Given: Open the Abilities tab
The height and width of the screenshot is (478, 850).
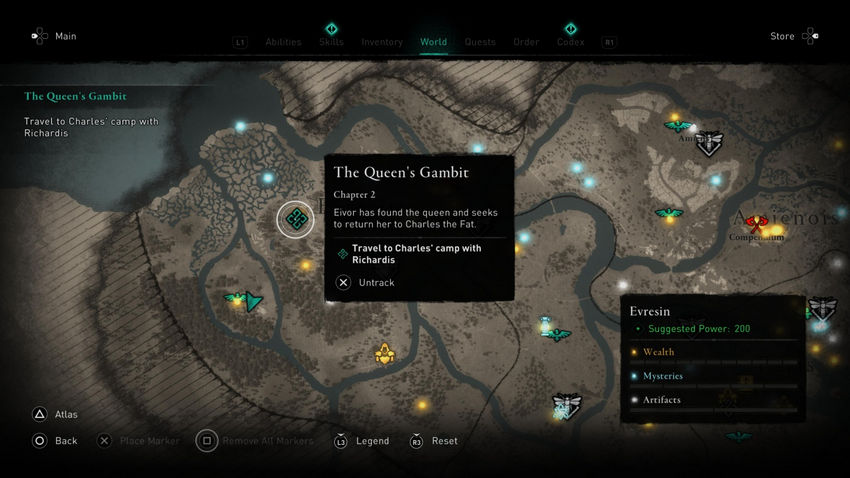Looking at the screenshot, I should point(283,42).
